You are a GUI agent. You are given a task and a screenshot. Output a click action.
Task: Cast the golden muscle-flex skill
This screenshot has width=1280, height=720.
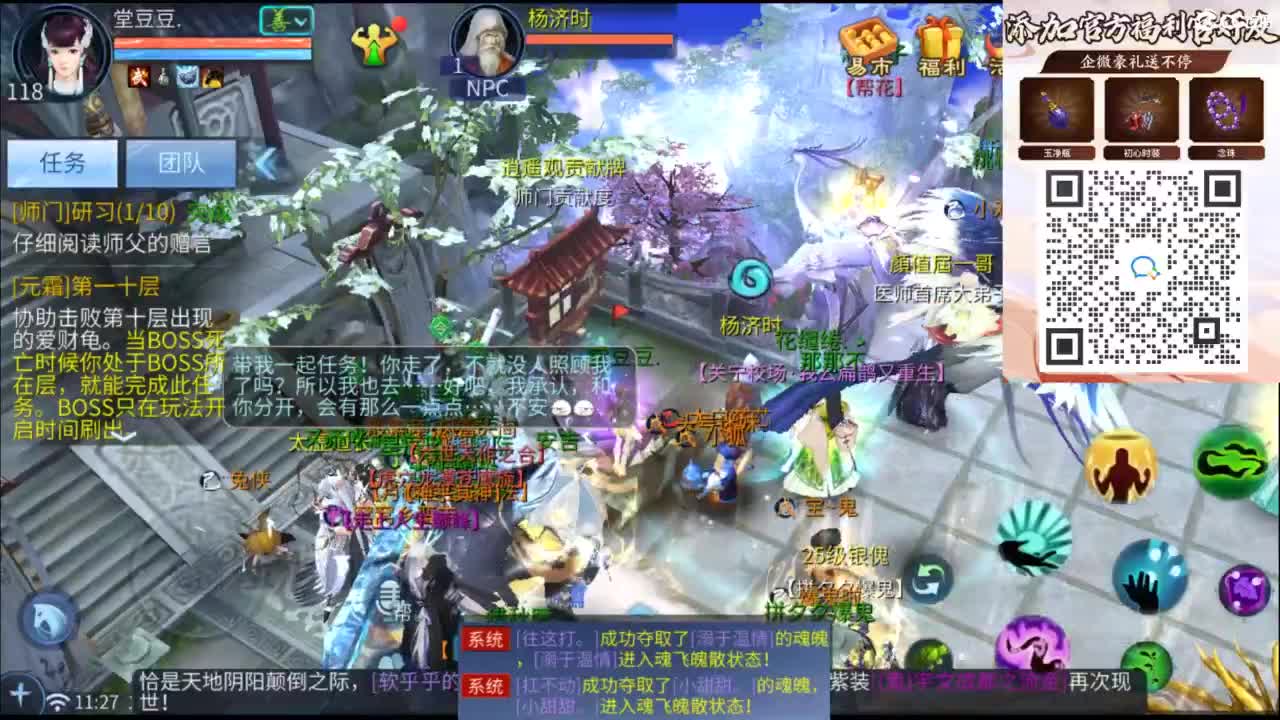[x=1121, y=467]
